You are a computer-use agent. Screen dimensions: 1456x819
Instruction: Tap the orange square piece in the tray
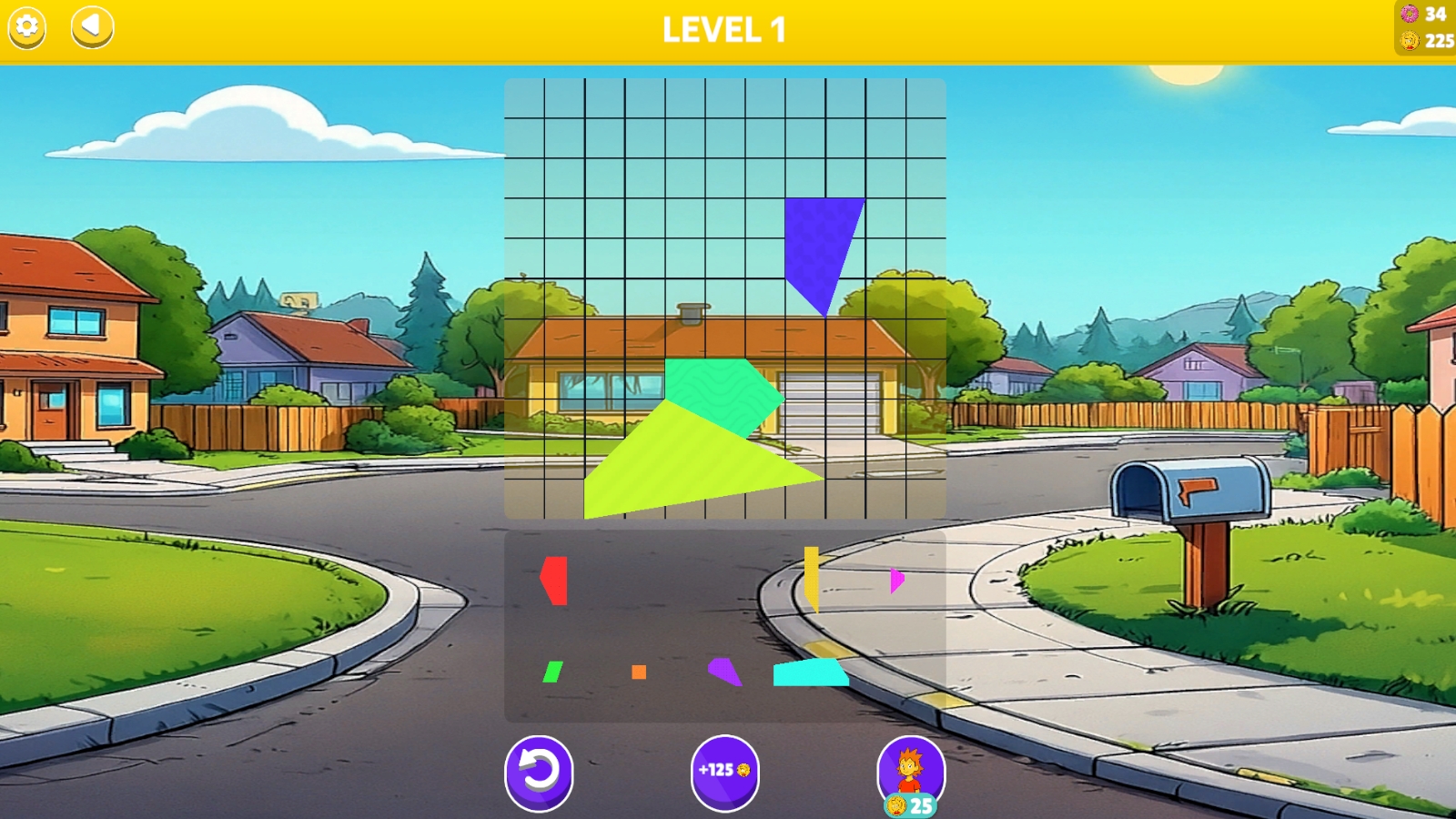pos(637,673)
